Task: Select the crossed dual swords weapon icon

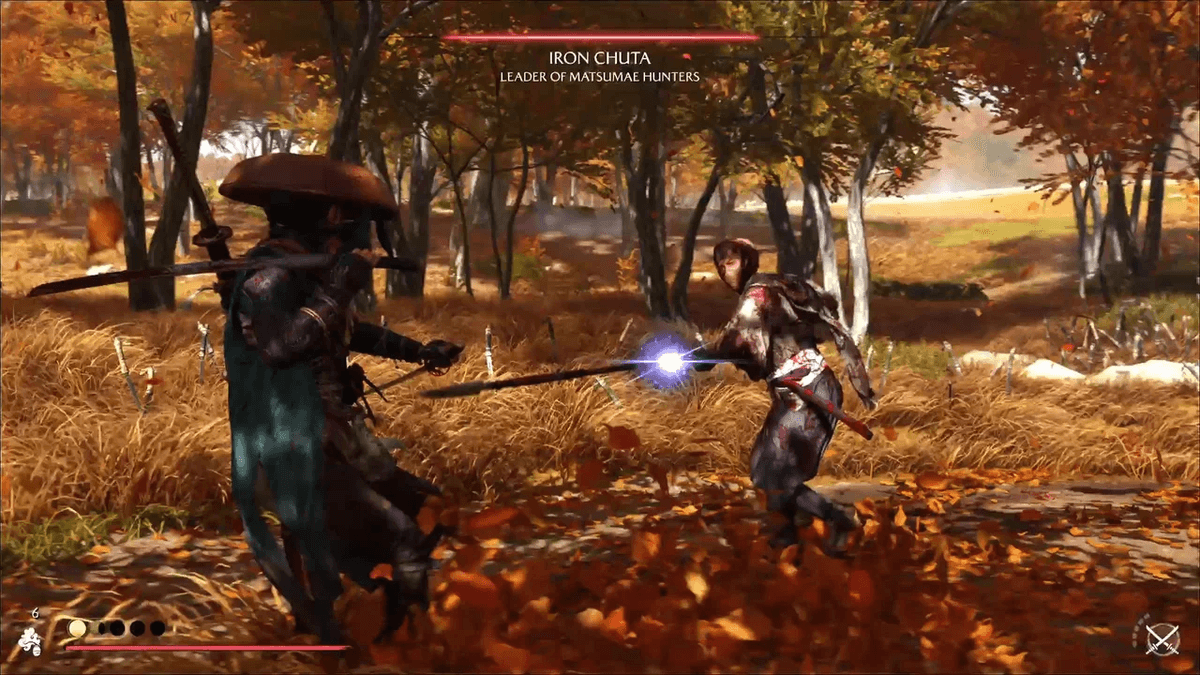Action: click(x=1161, y=638)
